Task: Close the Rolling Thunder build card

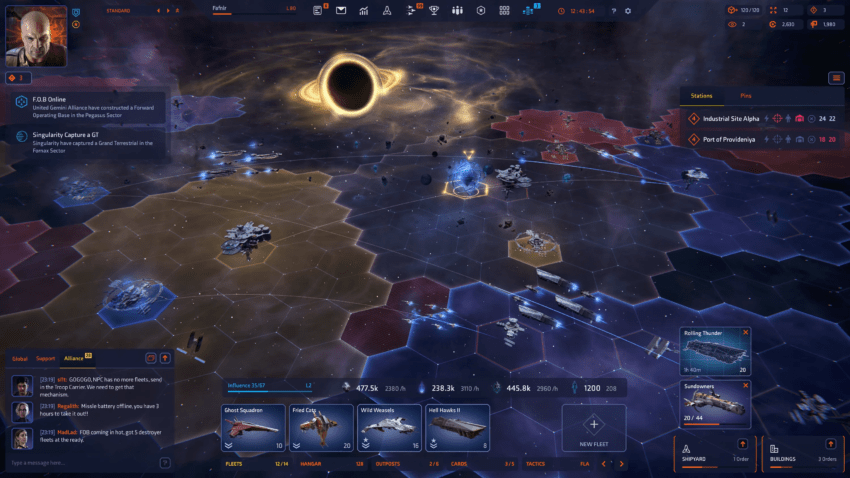Action: coord(745,332)
